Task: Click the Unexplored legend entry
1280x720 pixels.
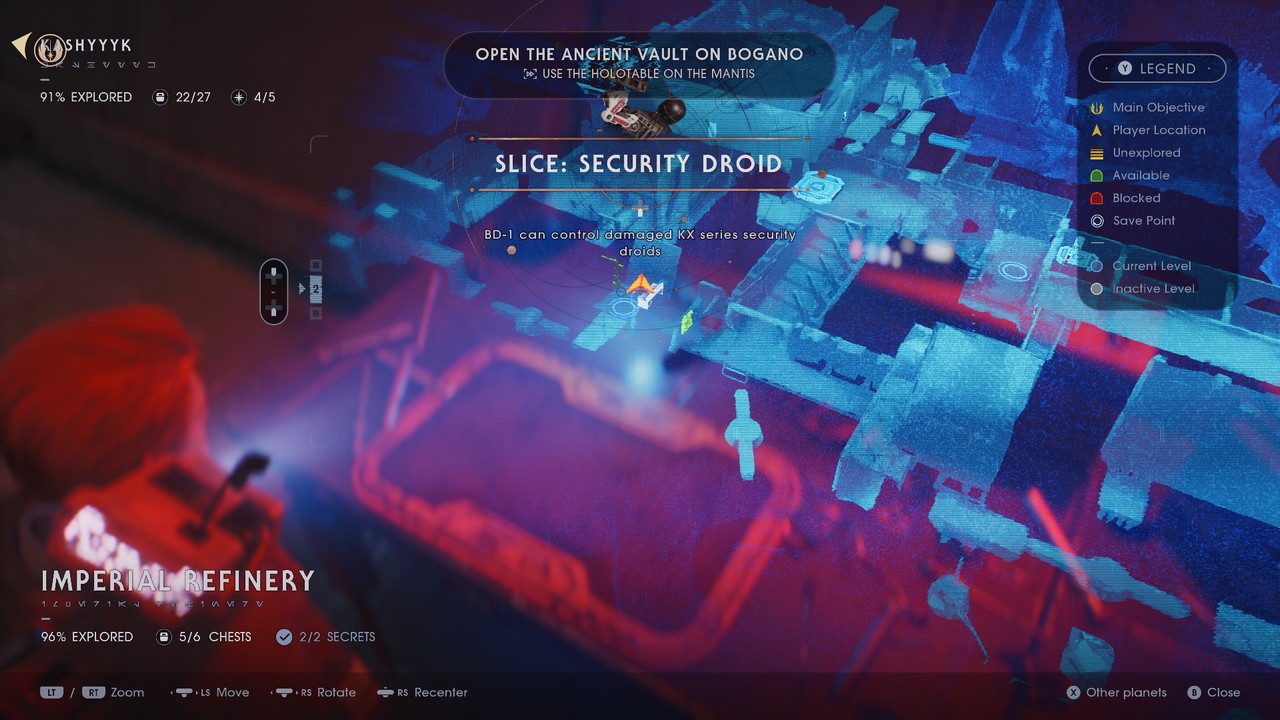Action: [x=1146, y=153]
